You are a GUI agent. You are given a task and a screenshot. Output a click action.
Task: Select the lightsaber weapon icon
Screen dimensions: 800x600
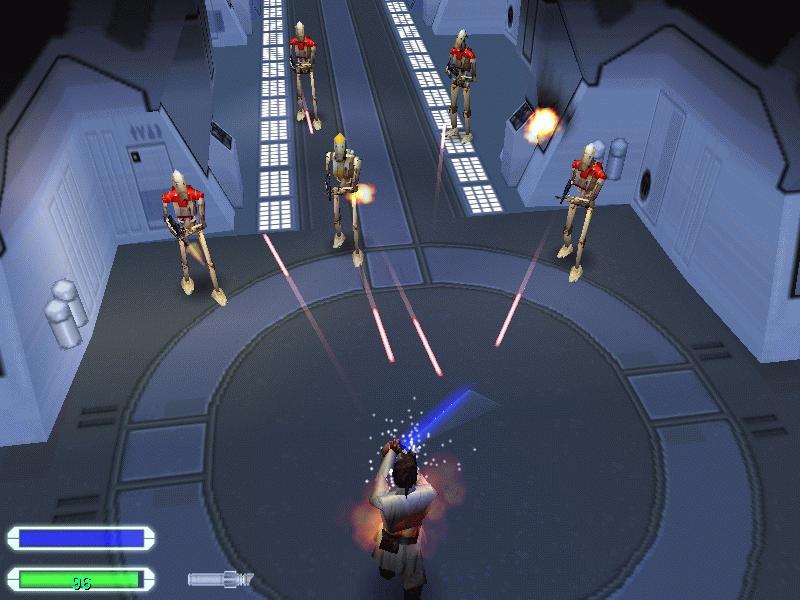pos(220,578)
